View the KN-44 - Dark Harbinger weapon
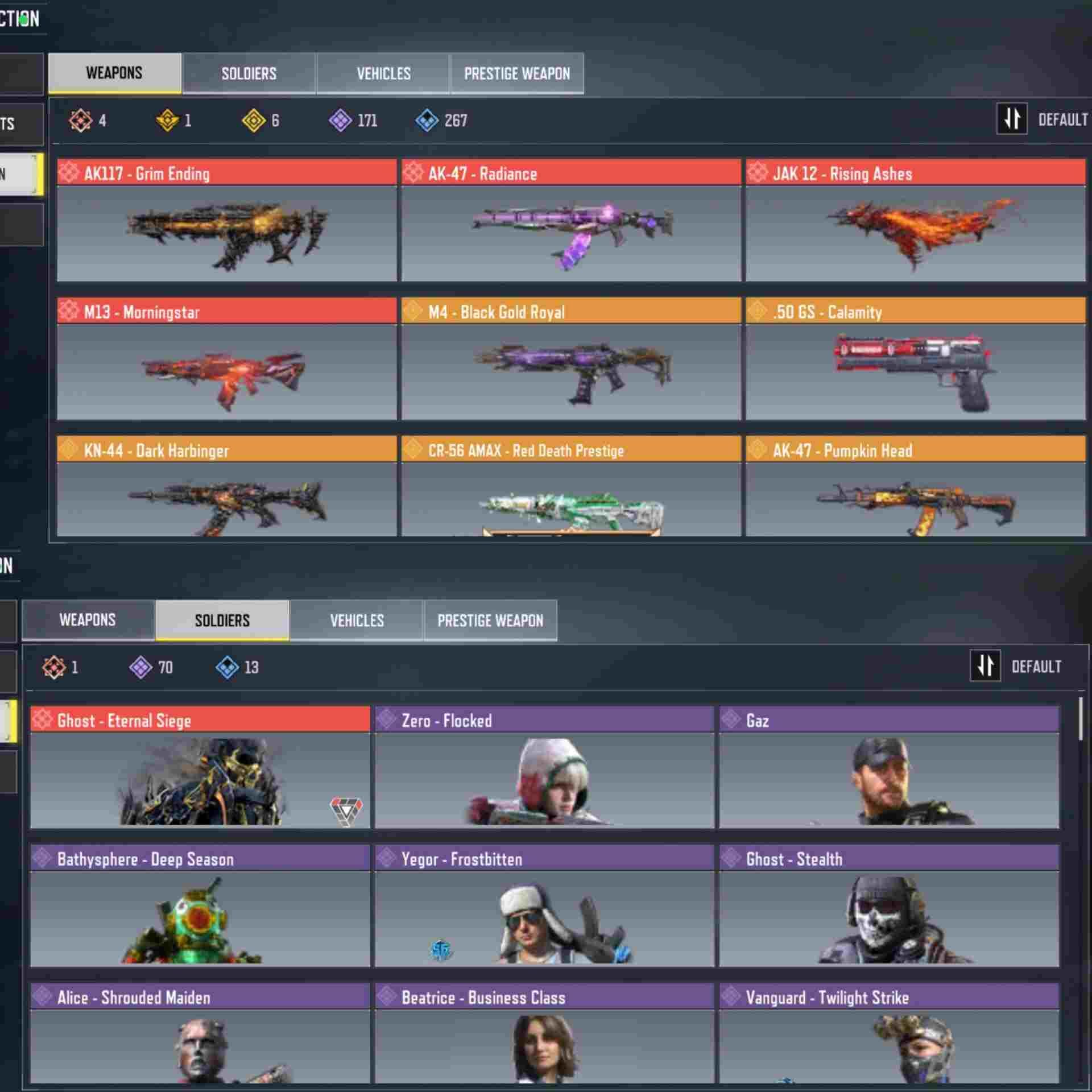 coord(226,487)
